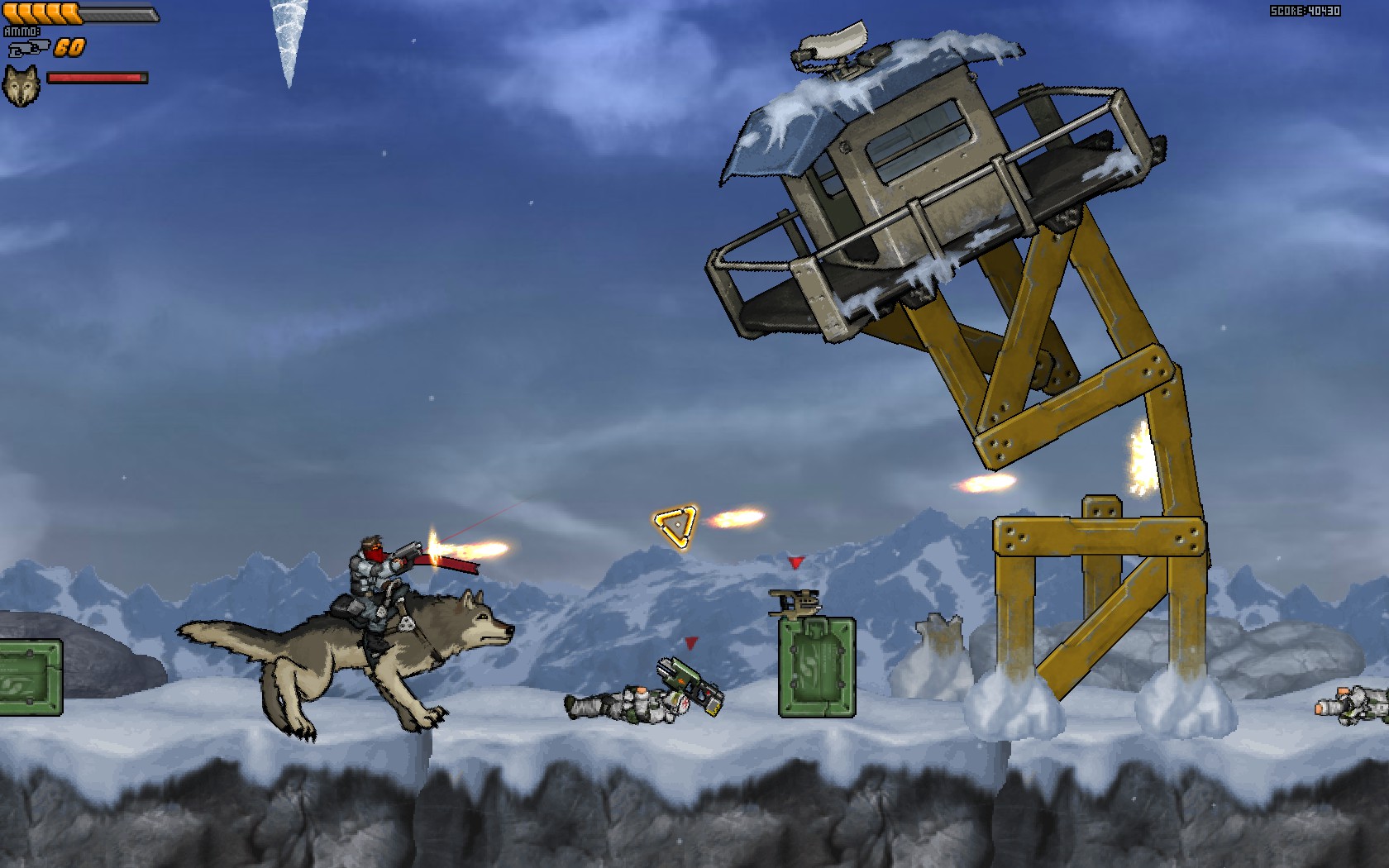Image resolution: width=1389 pixels, height=868 pixels.
Task: Click the wolf's red health bar
Action: pyautogui.click(x=97, y=77)
